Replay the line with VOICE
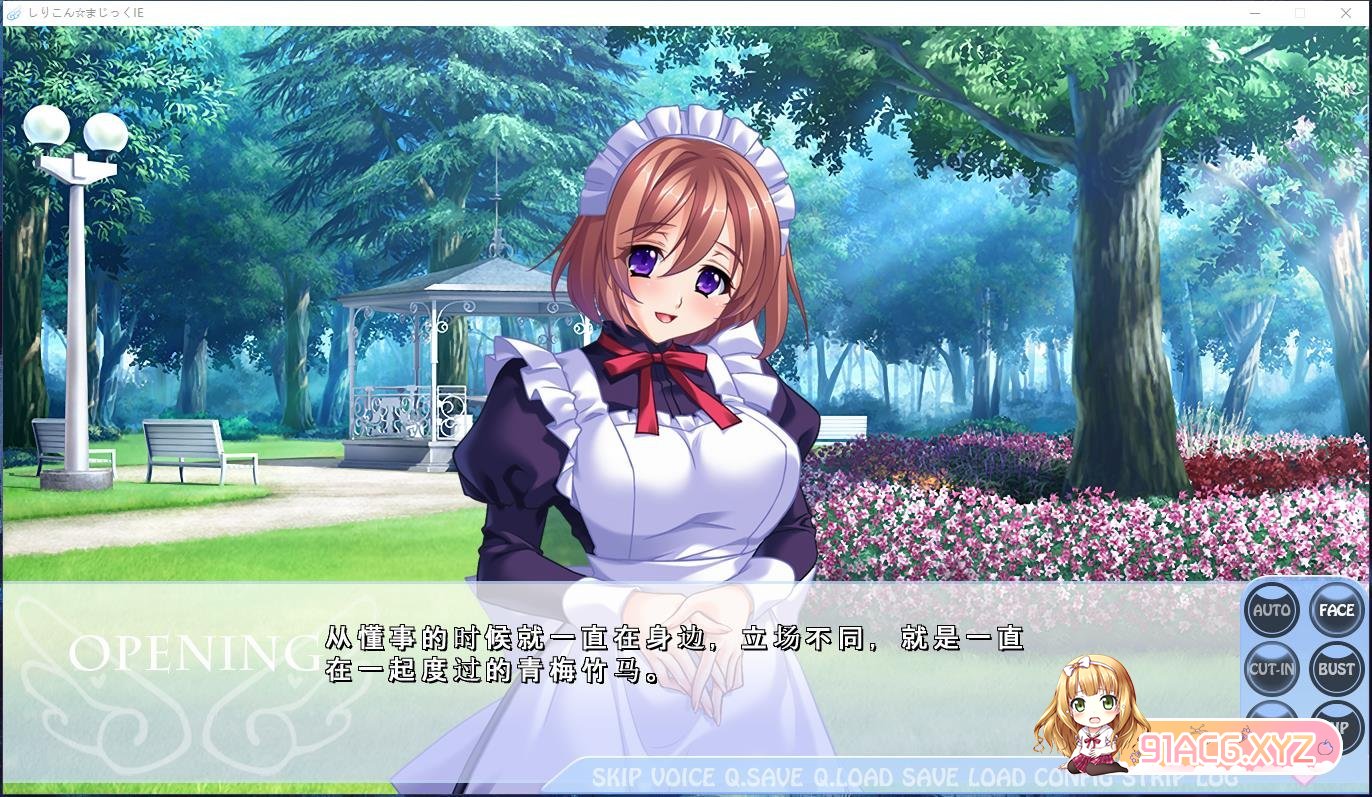 click(683, 777)
